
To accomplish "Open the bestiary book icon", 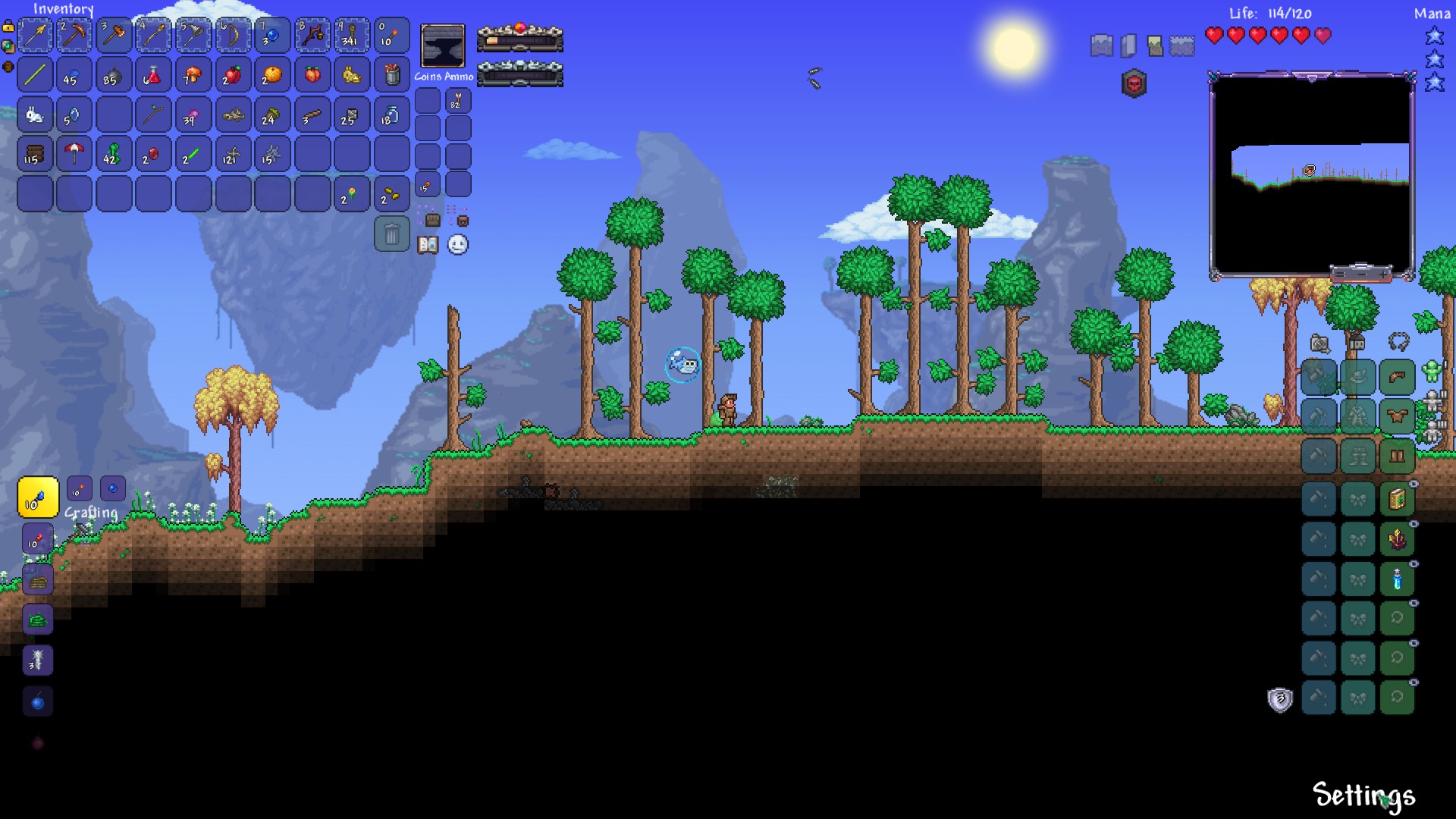I will click(x=428, y=245).
